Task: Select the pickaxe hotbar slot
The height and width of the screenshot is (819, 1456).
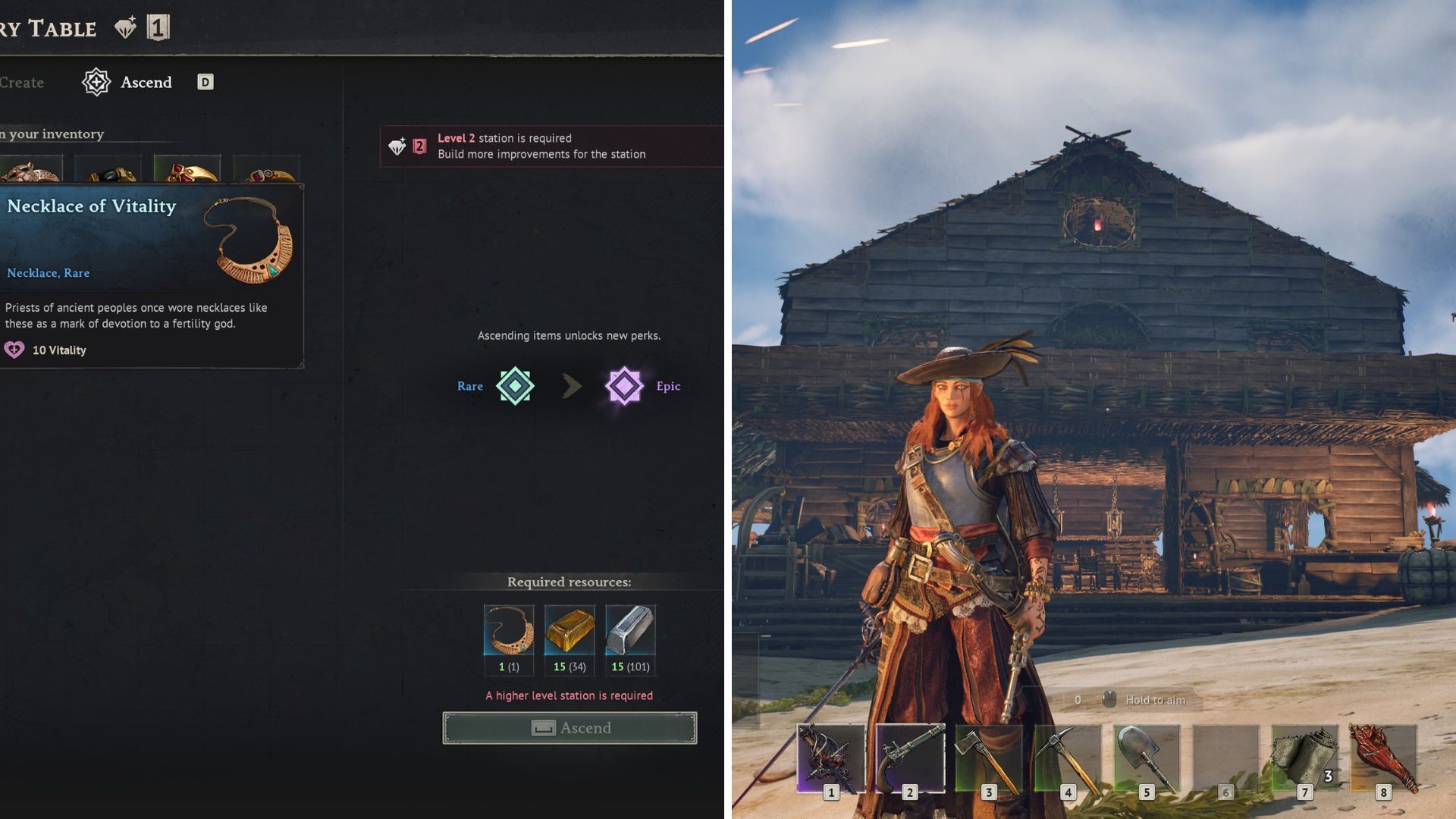Action: click(x=1068, y=758)
